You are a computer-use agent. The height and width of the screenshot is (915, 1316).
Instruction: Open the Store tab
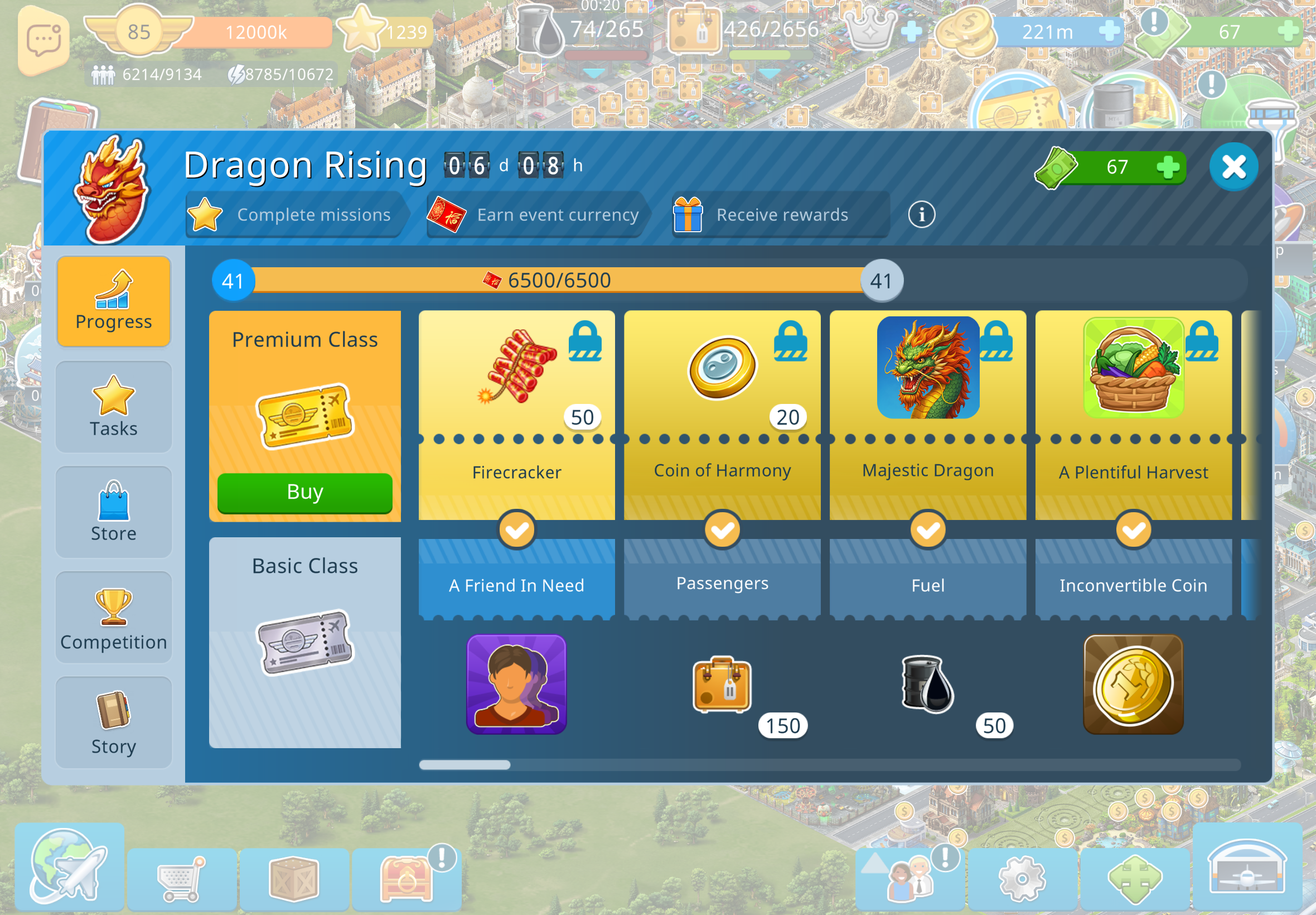coord(113,512)
